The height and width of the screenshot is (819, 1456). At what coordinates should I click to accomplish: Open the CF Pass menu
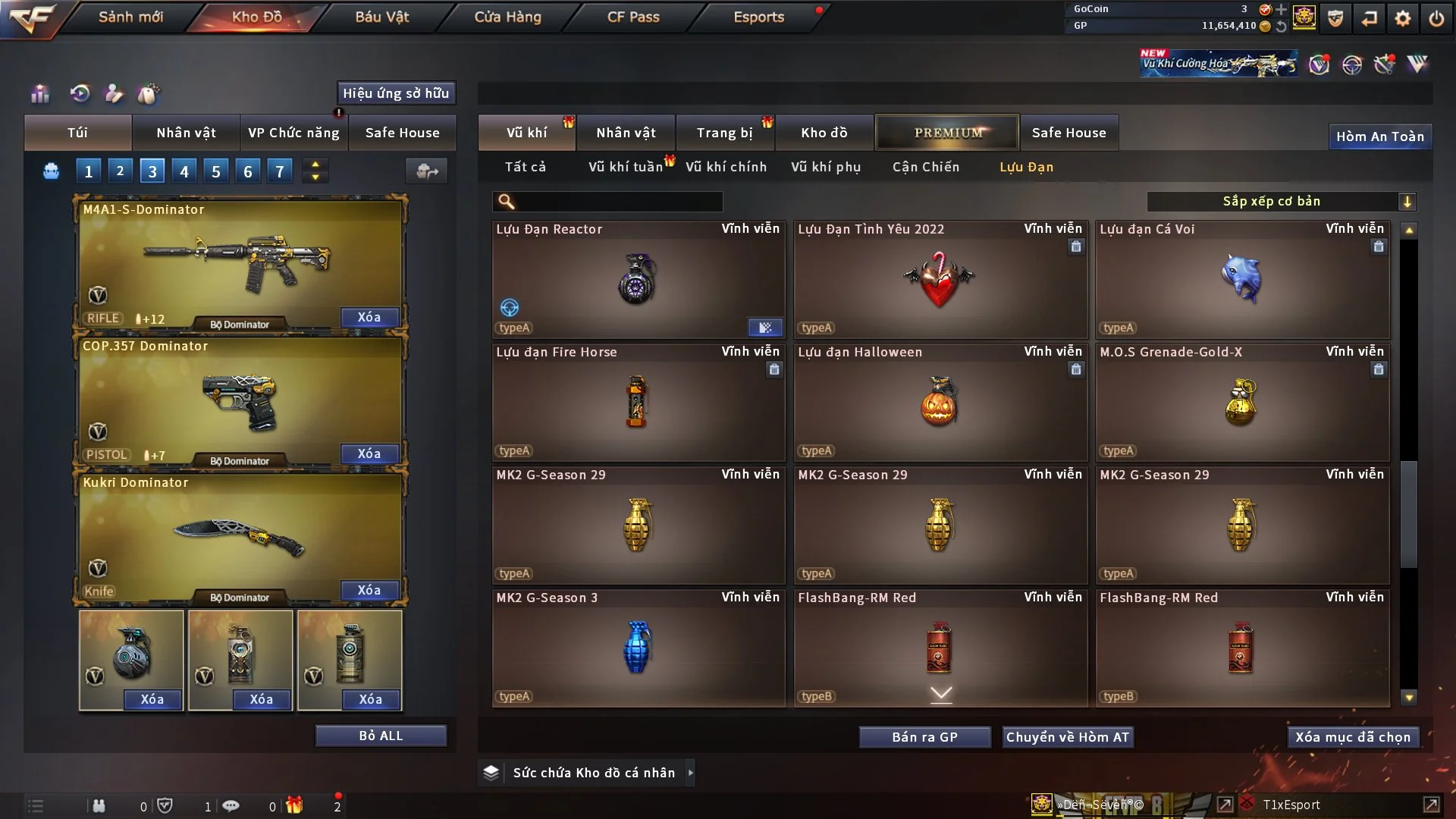point(633,17)
